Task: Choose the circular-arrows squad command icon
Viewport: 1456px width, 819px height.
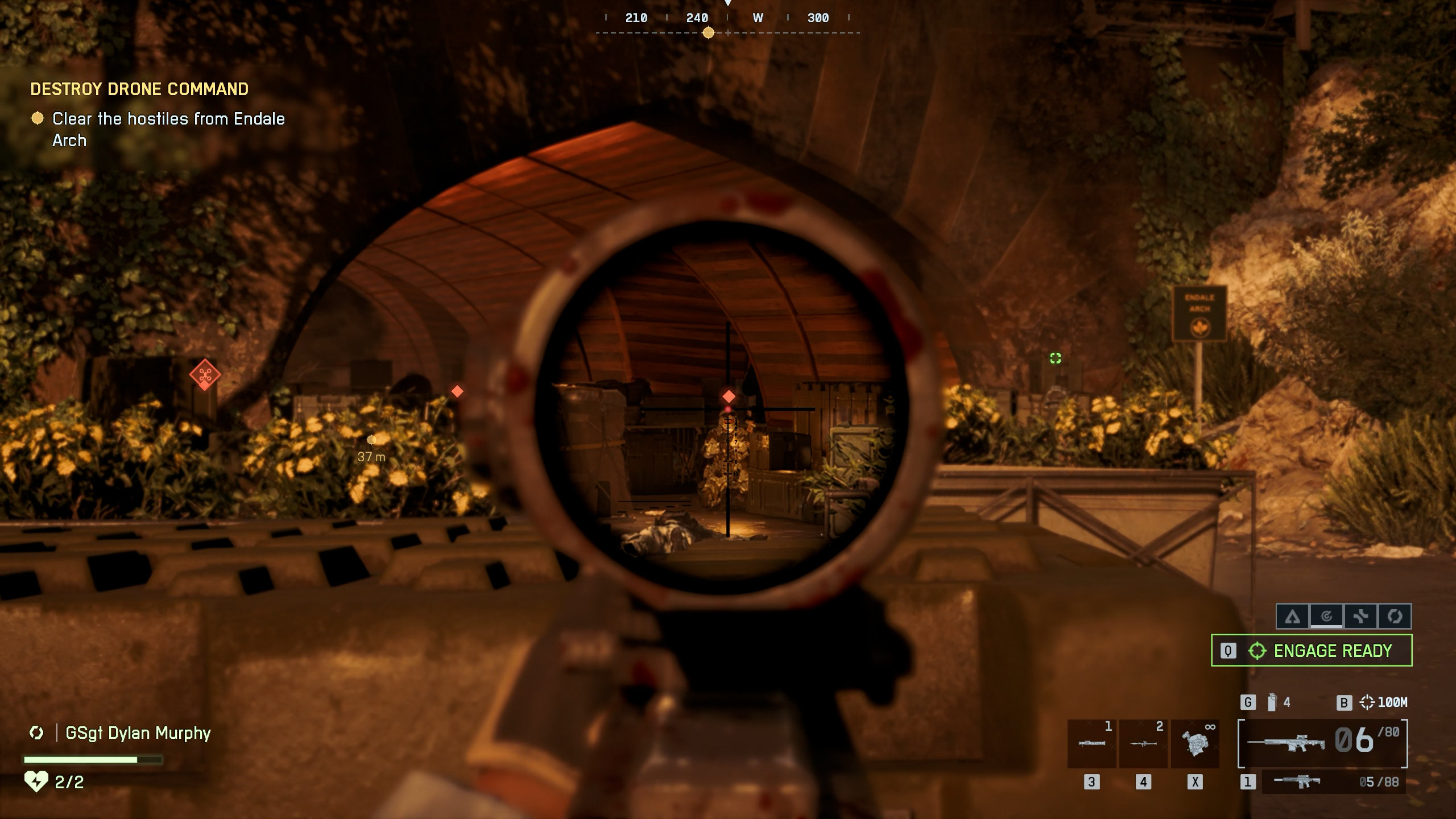Action: (1395, 617)
